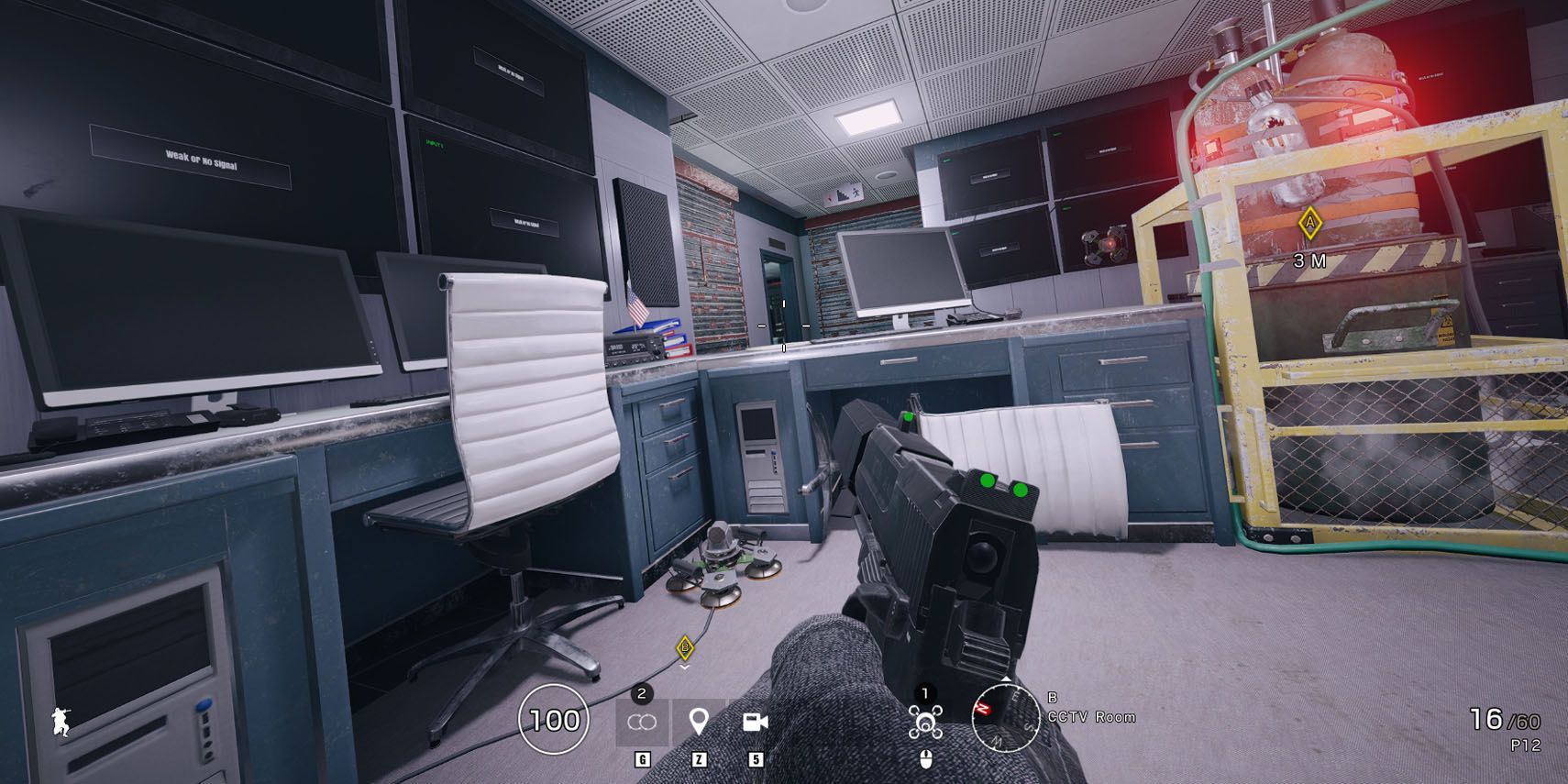Screen dimensions: 1568x784
Task: Click the yellow B objective diamond on floor
Action: (x=683, y=646)
